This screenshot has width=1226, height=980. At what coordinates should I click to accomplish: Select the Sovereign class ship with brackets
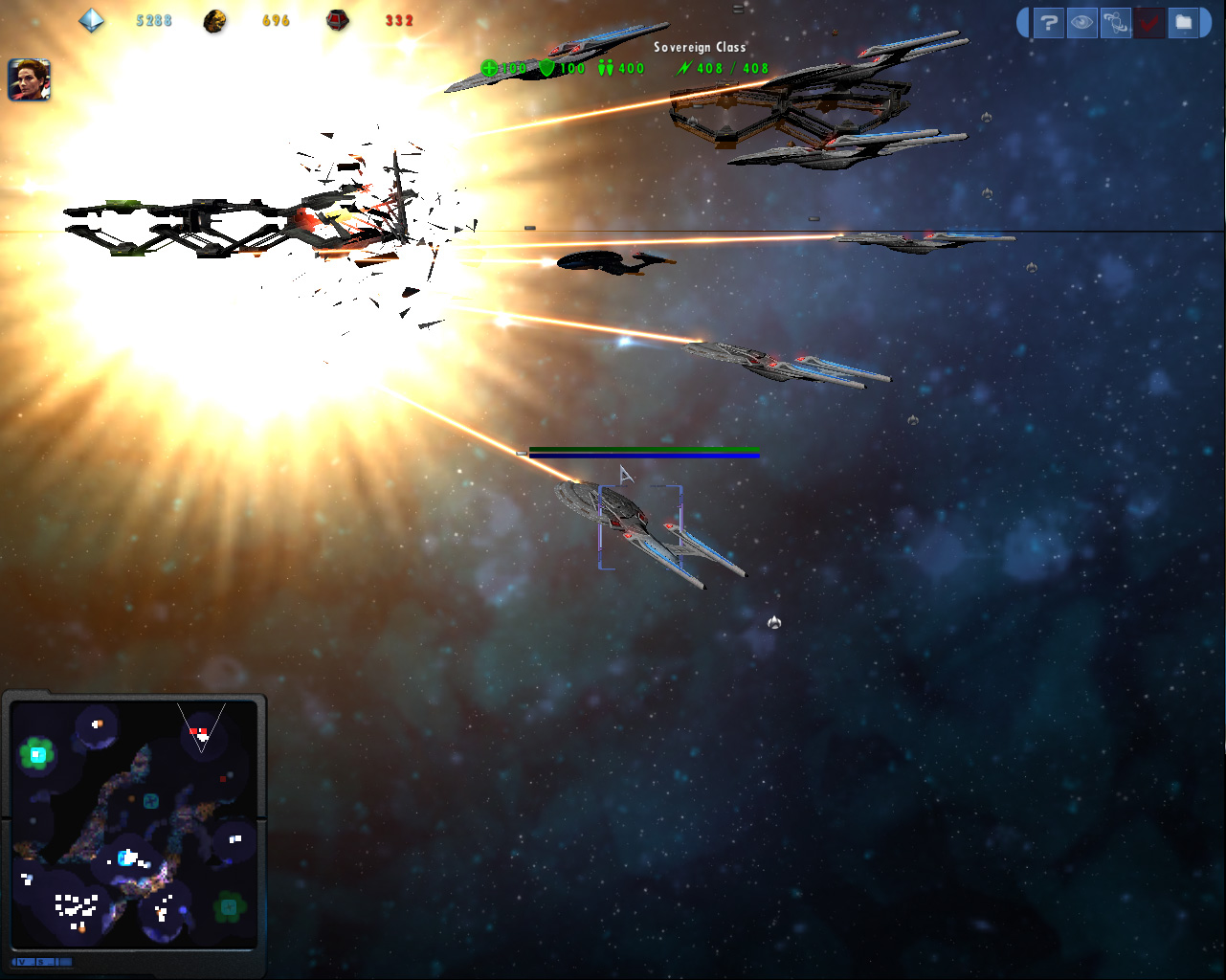[x=639, y=526]
